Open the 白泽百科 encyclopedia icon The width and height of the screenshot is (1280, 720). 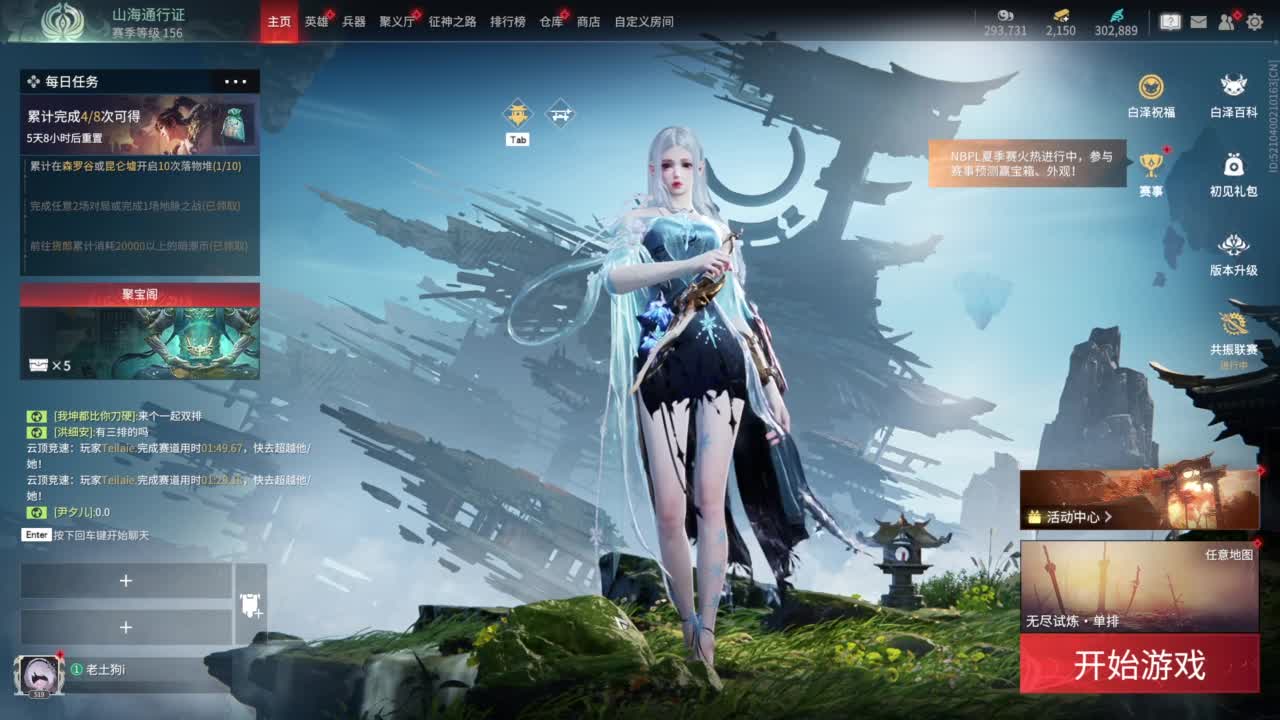coord(1234,96)
